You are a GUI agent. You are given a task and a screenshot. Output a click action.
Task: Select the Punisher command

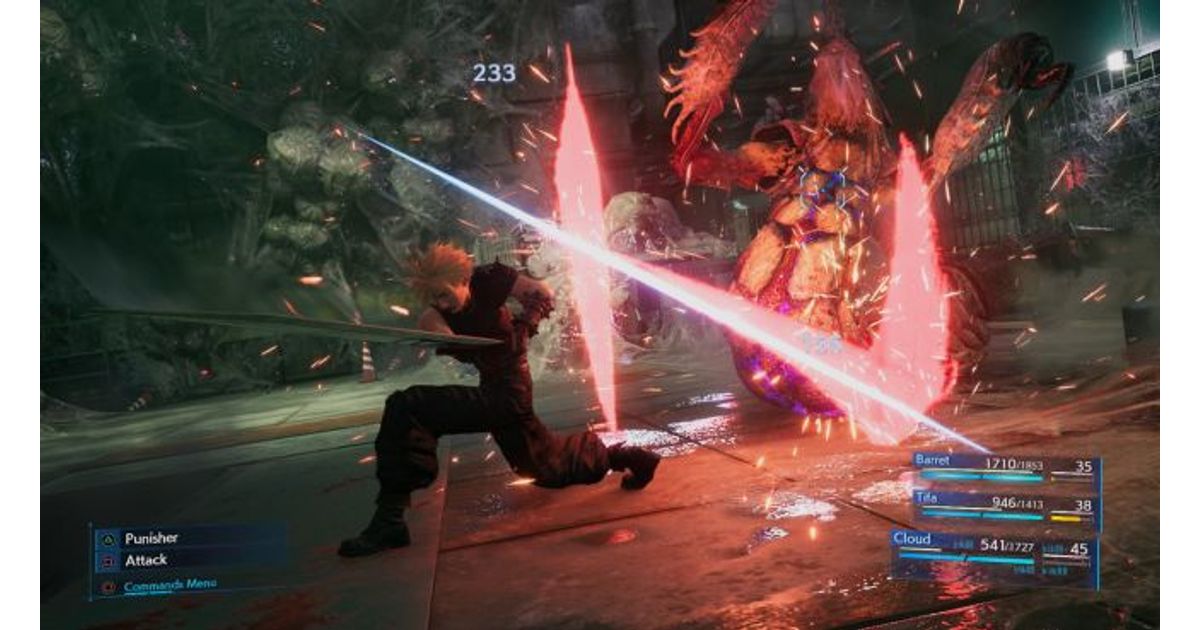point(151,538)
